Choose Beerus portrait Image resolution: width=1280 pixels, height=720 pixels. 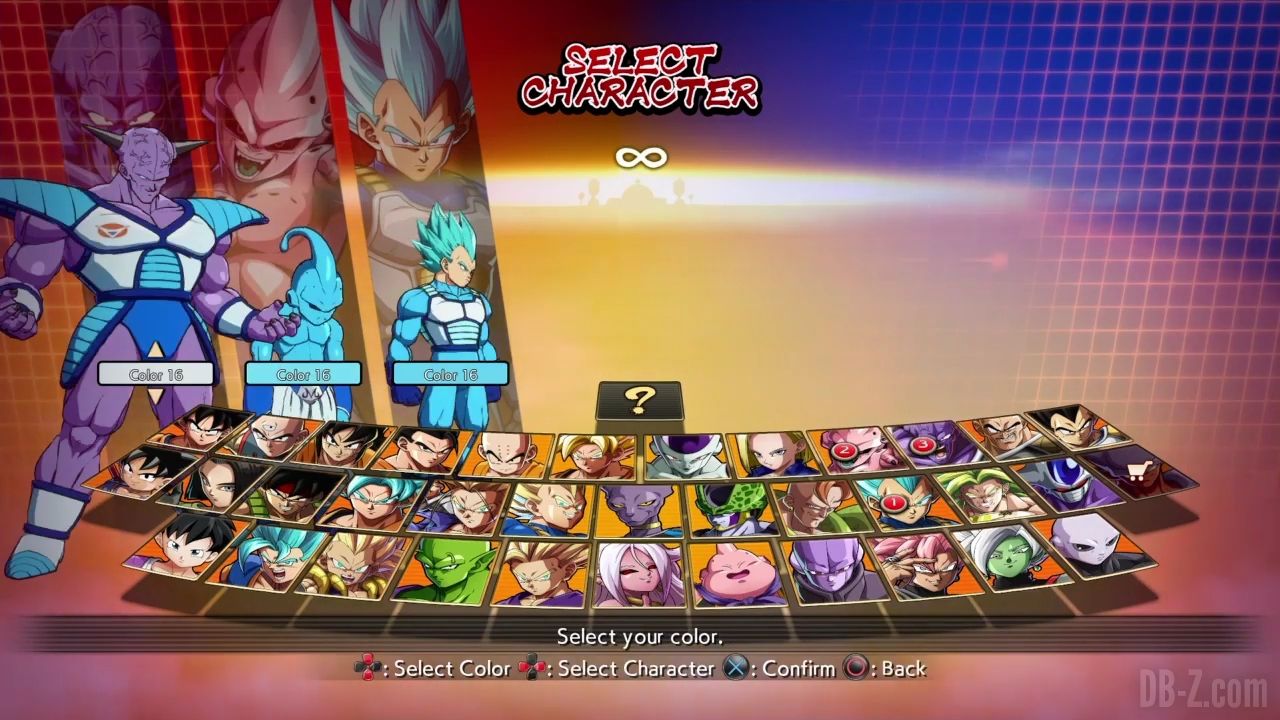click(x=639, y=510)
